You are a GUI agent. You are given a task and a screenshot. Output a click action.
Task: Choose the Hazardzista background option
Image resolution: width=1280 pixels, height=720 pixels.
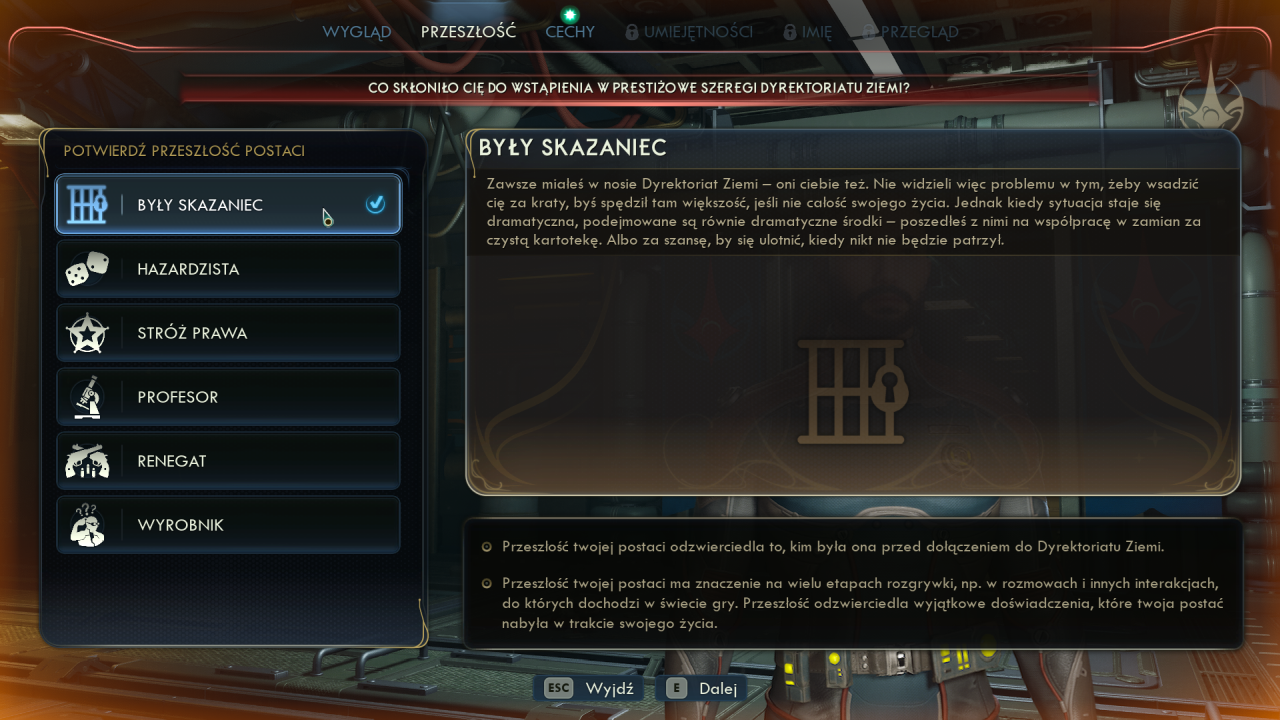[x=228, y=269]
